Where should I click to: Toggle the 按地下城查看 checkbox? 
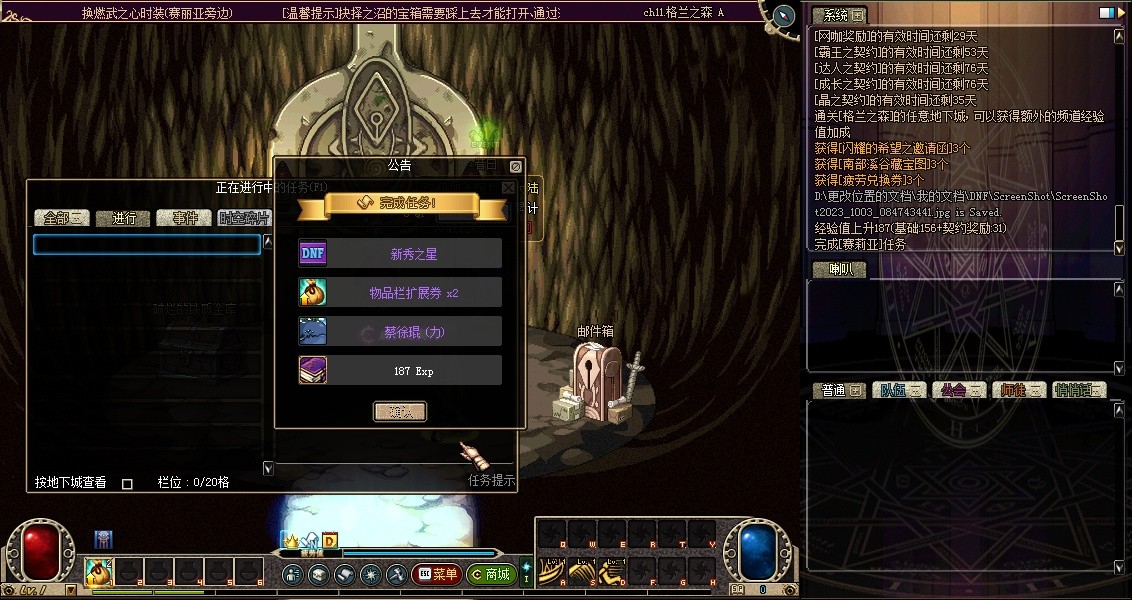coord(127,484)
